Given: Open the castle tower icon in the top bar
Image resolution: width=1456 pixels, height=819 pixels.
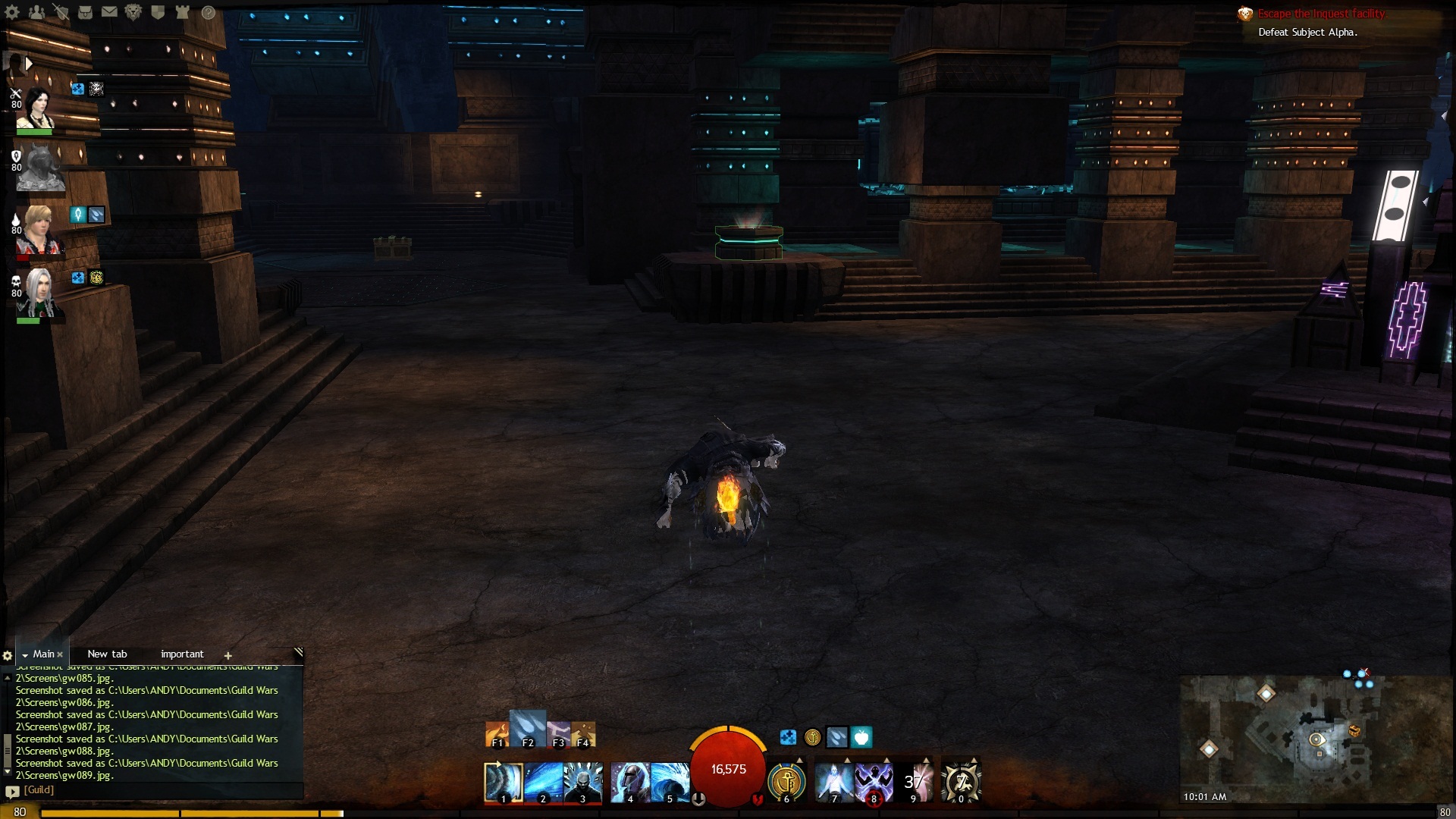Looking at the screenshot, I should (182, 12).
